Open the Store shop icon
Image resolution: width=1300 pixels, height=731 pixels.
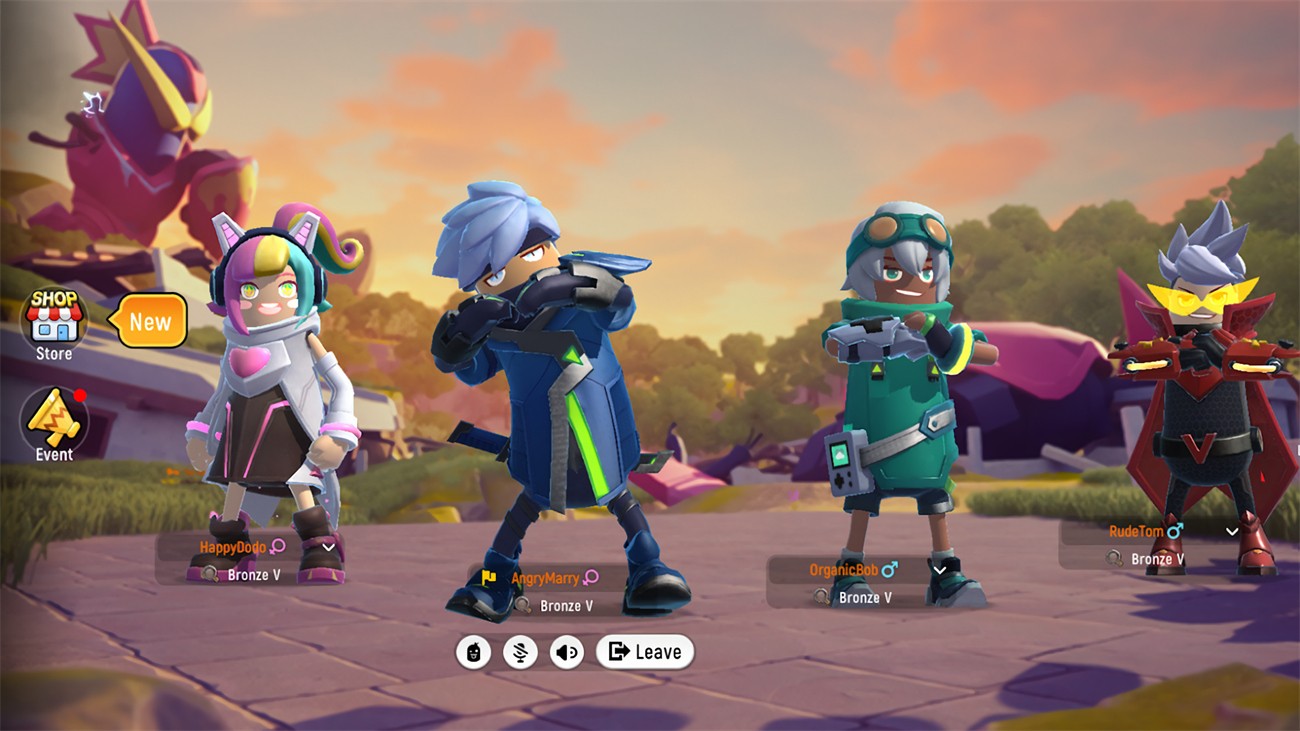pyautogui.click(x=54, y=320)
